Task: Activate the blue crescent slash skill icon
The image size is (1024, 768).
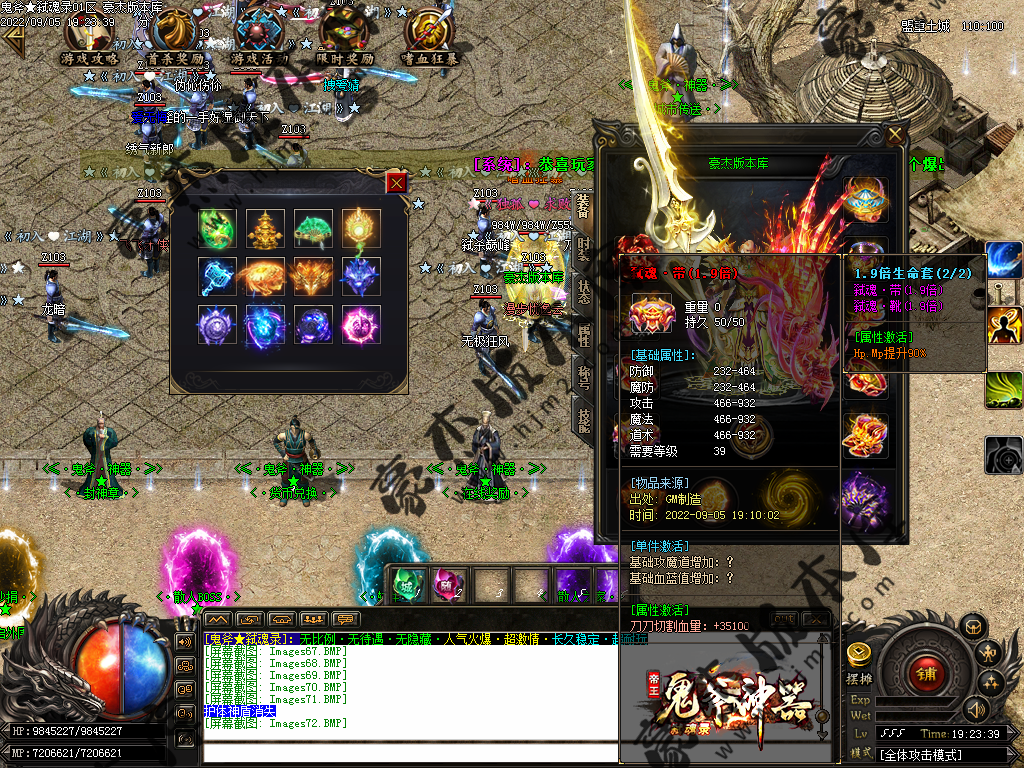Action: pos(1004,260)
